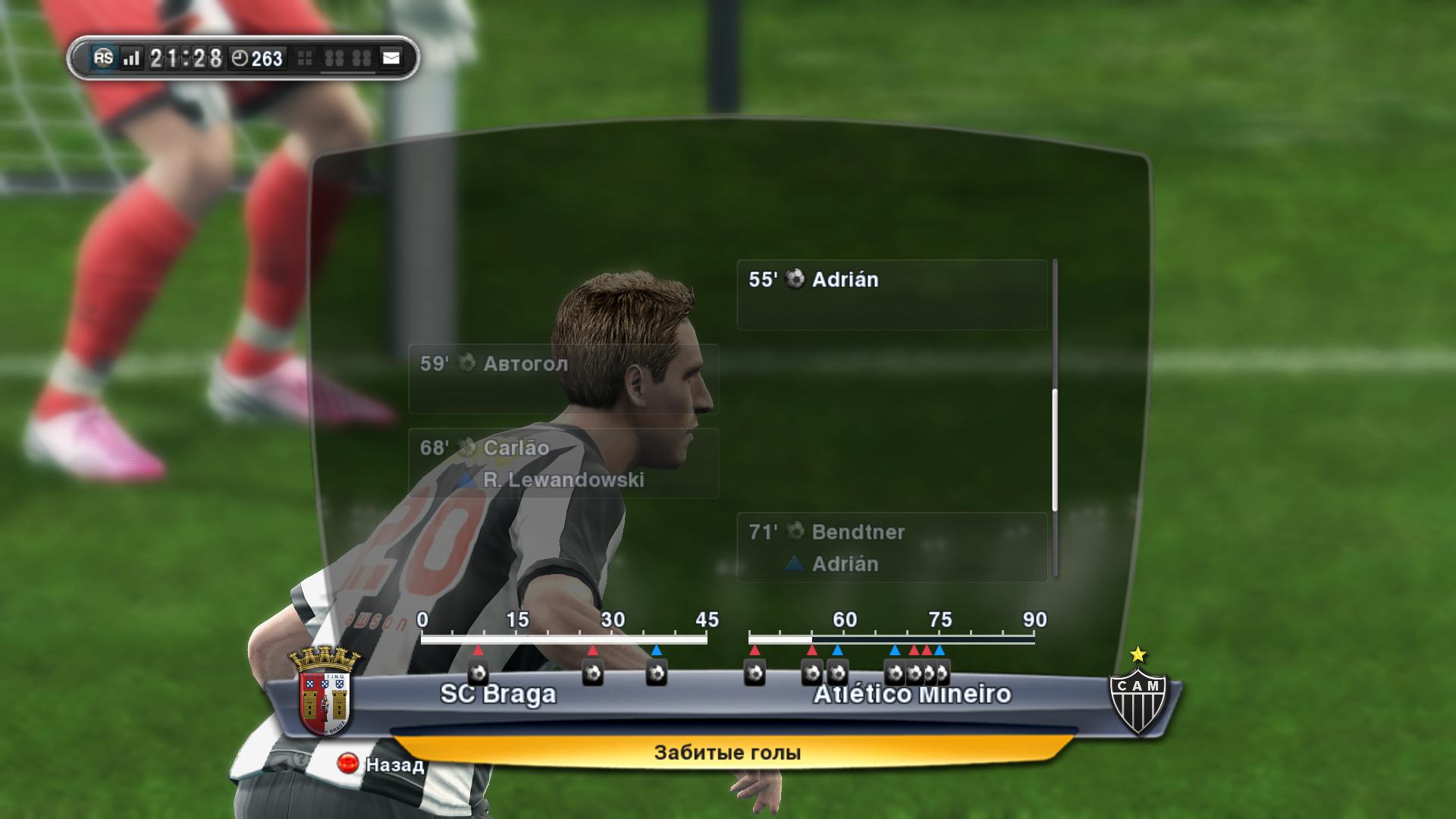Select the 68' Carlão goal entry
Image resolution: width=1456 pixels, height=819 pixels.
[x=563, y=463]
